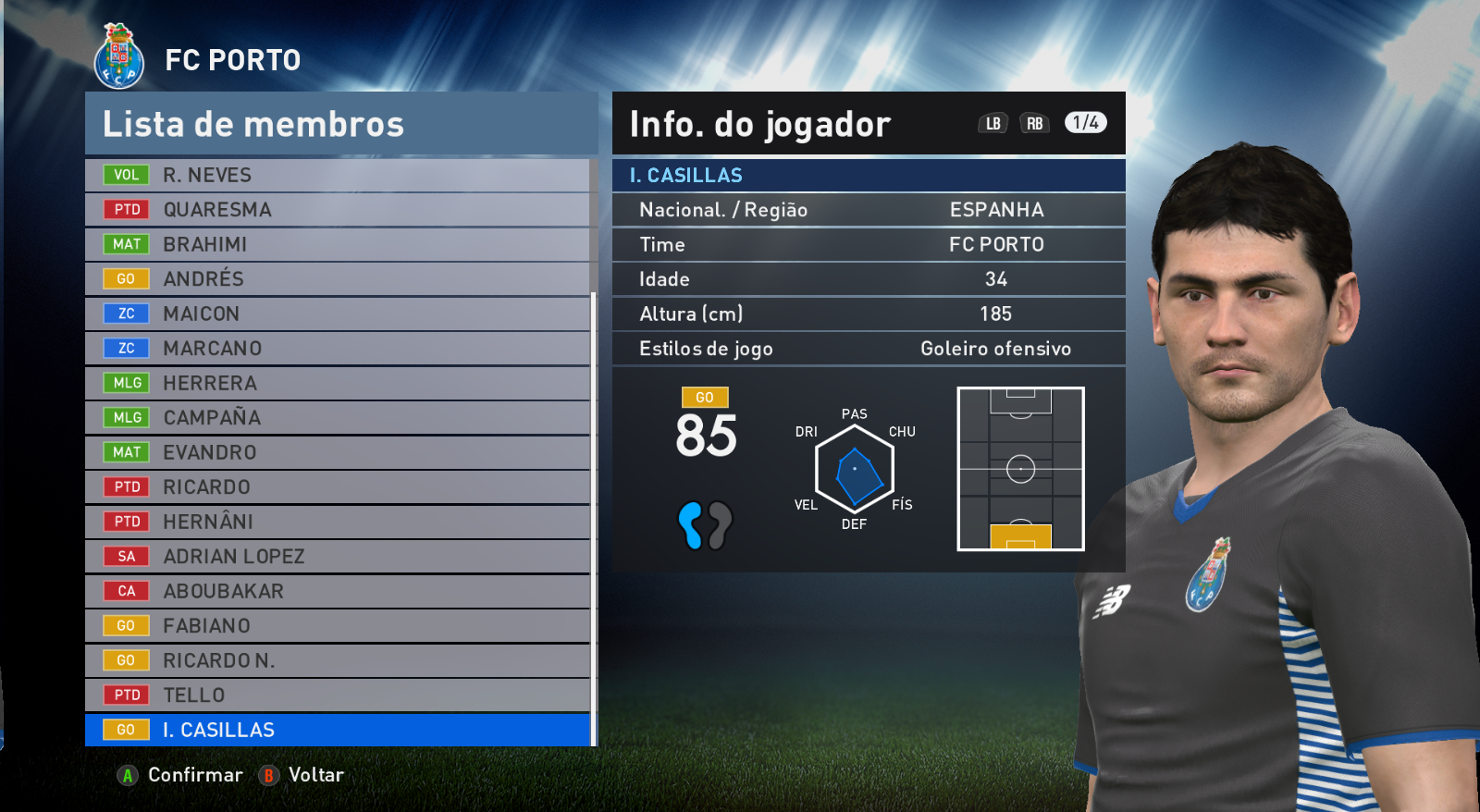Select R. Neves in the member list
Image resolution: width=1480 pixels, height=812 pixels.
(338, 175)
